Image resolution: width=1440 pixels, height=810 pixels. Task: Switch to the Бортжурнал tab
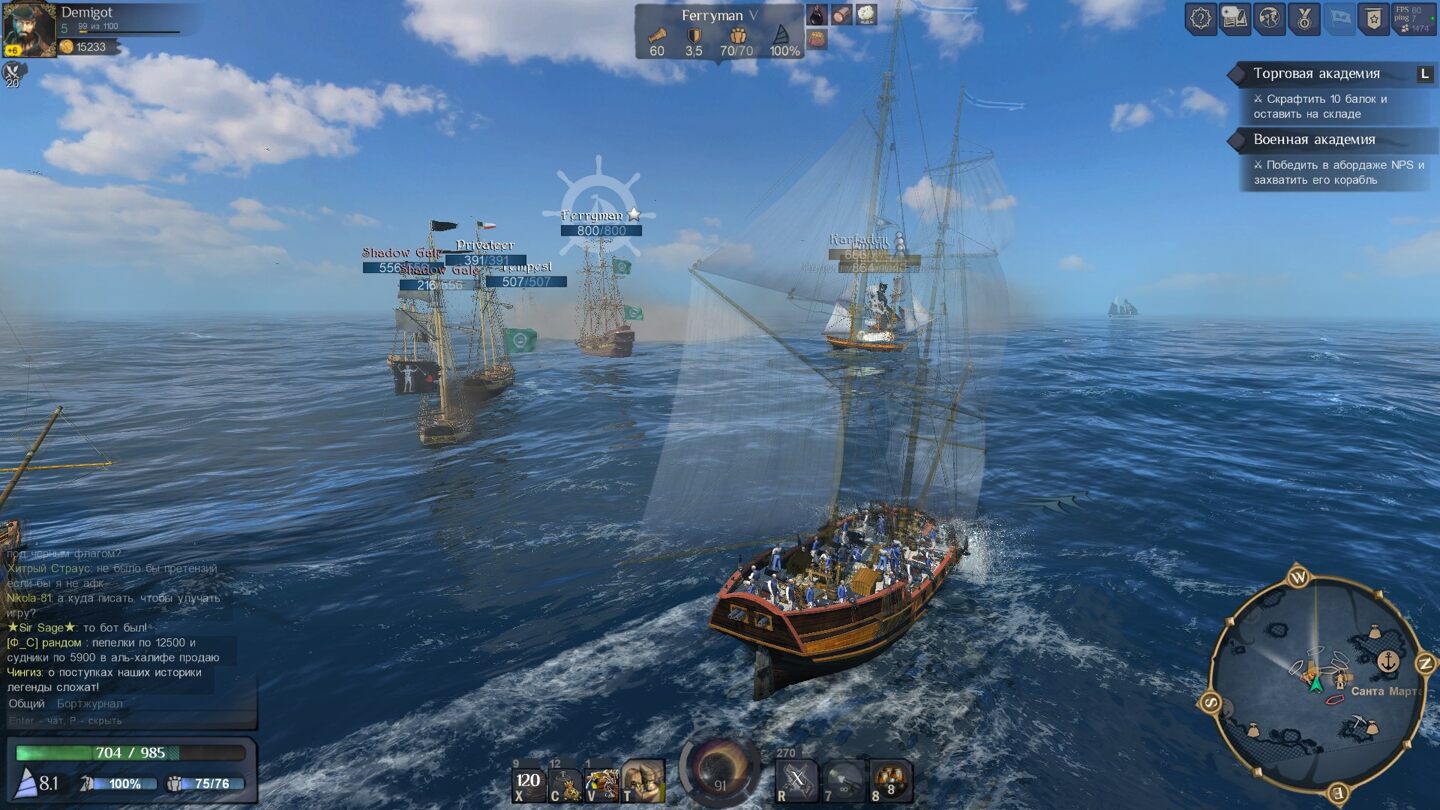click(90, 704)
